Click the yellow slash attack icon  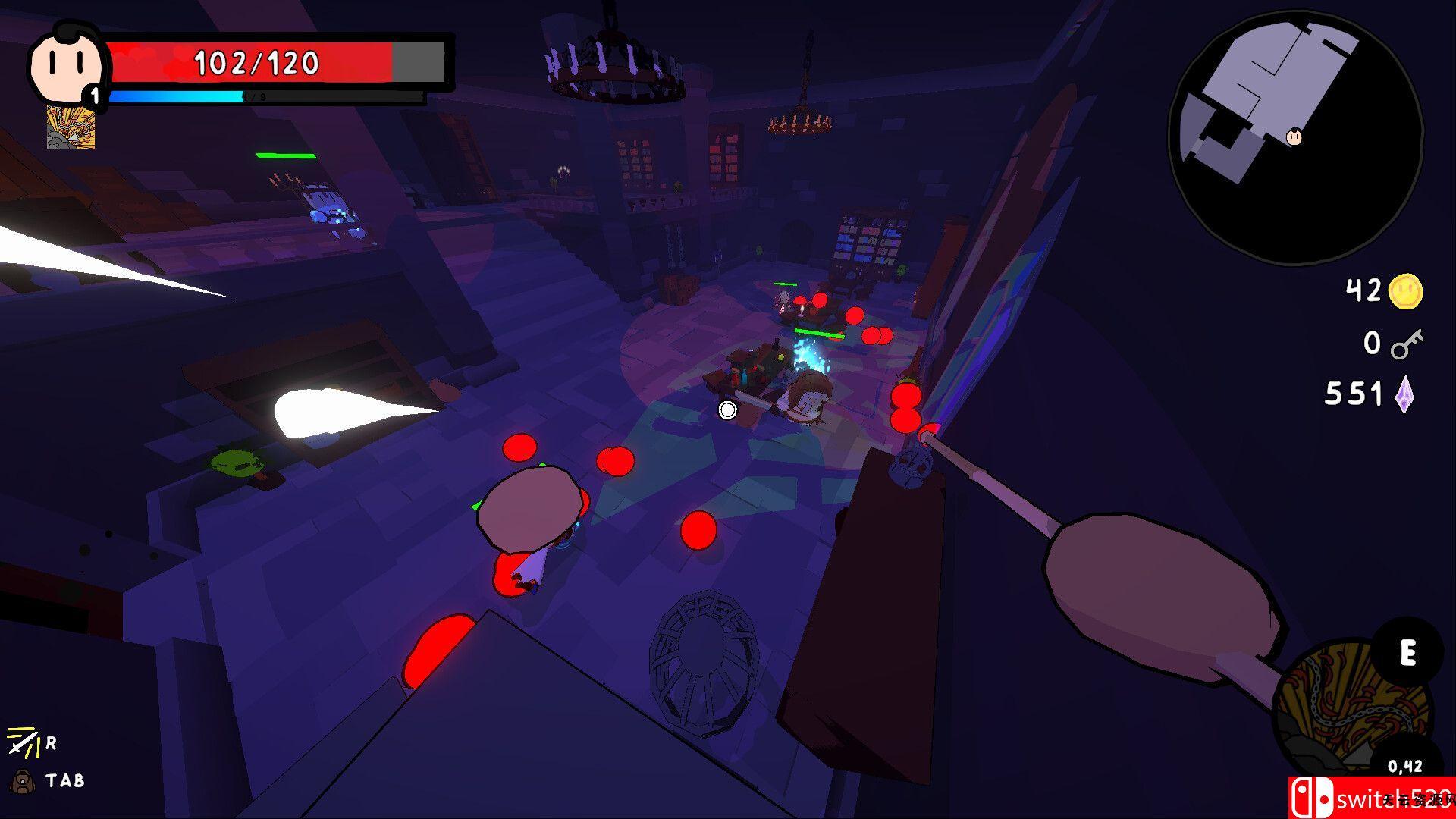pos(23,742)
